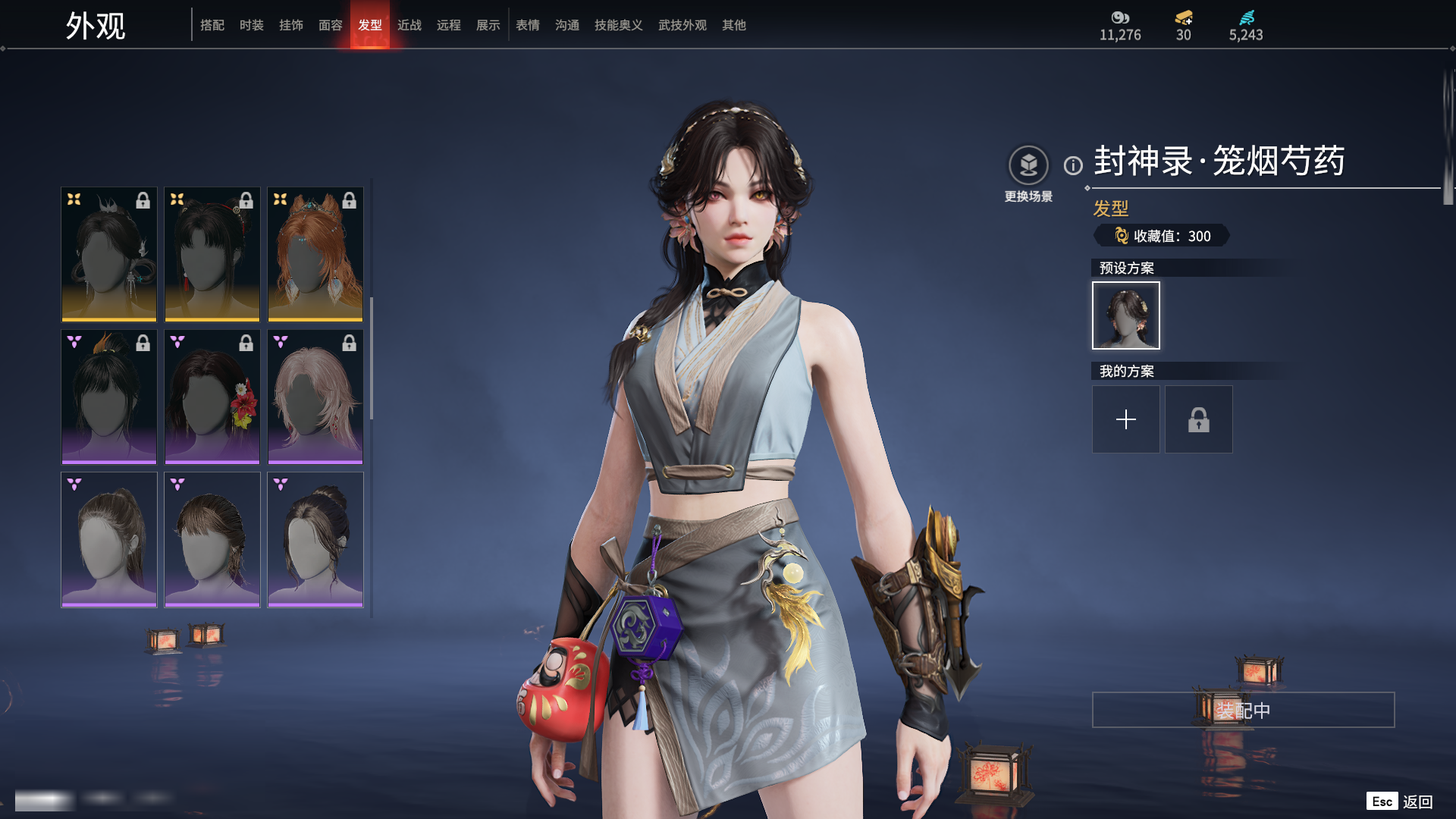Click 返回 to go back
The height and width of the screenshot is (819, 1456).
[x=1417, y=802]
